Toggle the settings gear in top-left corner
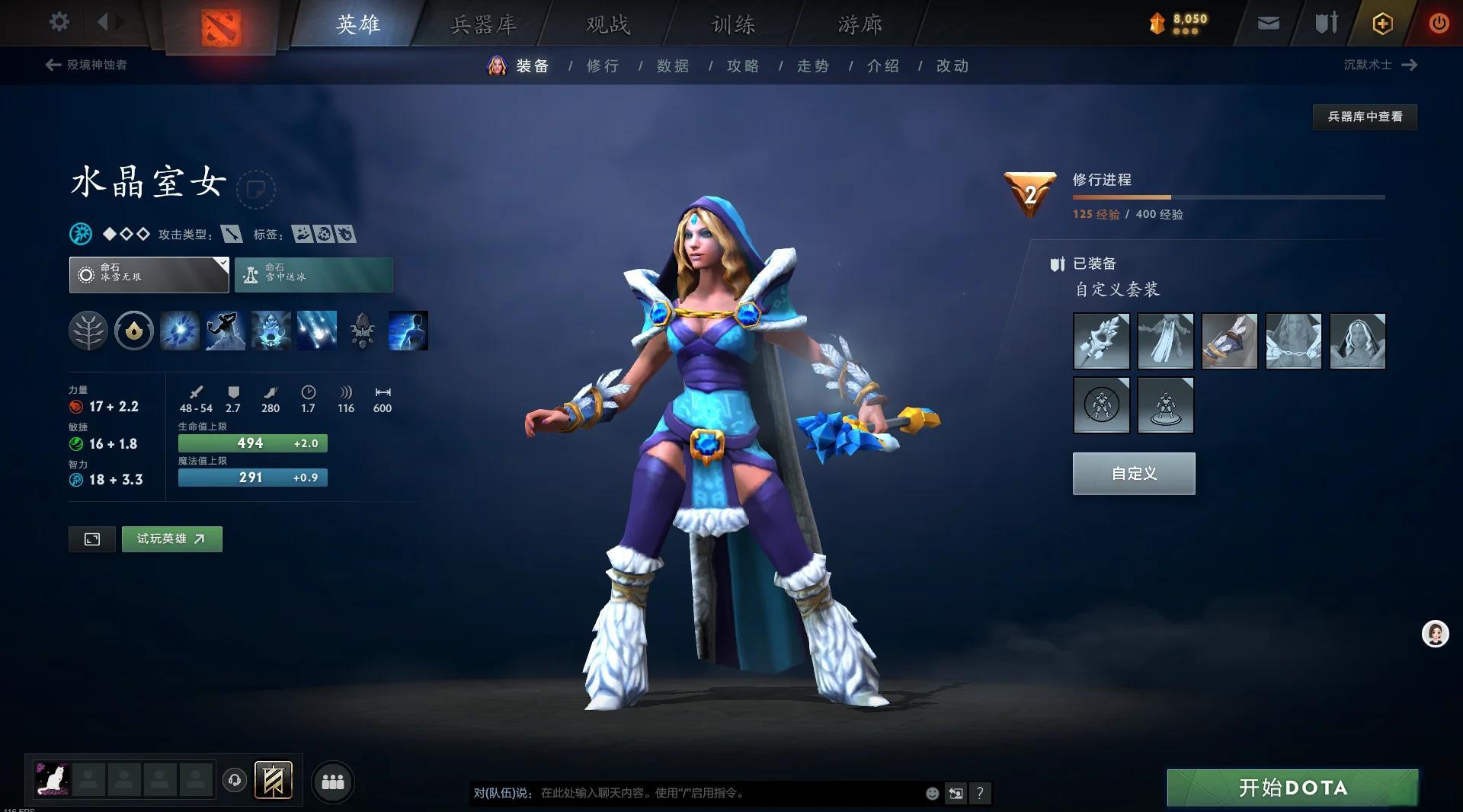The image size is (1463, 812). click(59, 22)
